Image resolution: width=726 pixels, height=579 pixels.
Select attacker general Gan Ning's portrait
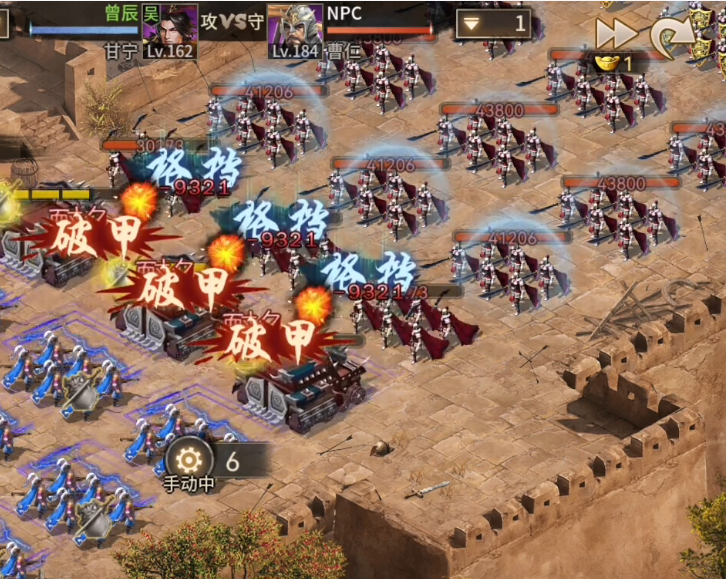170,24
